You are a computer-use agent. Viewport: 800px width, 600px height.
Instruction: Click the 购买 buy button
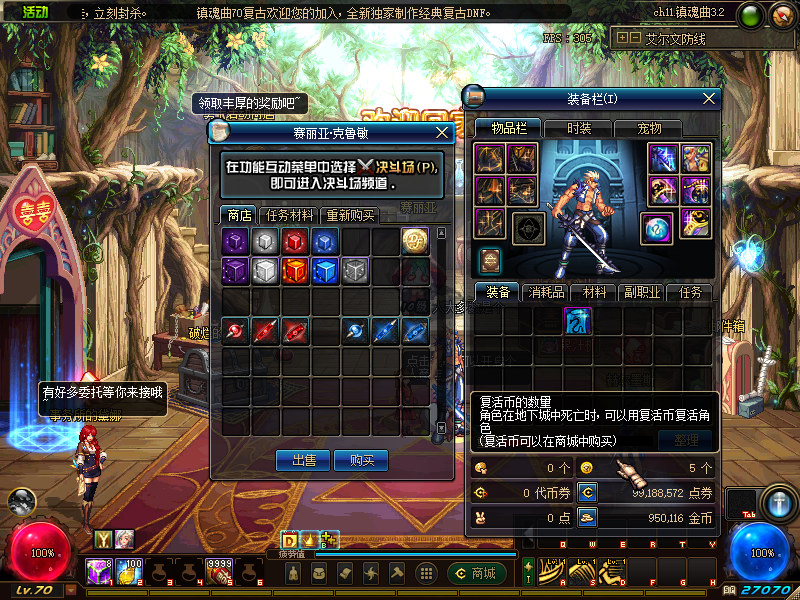[361, 460]
